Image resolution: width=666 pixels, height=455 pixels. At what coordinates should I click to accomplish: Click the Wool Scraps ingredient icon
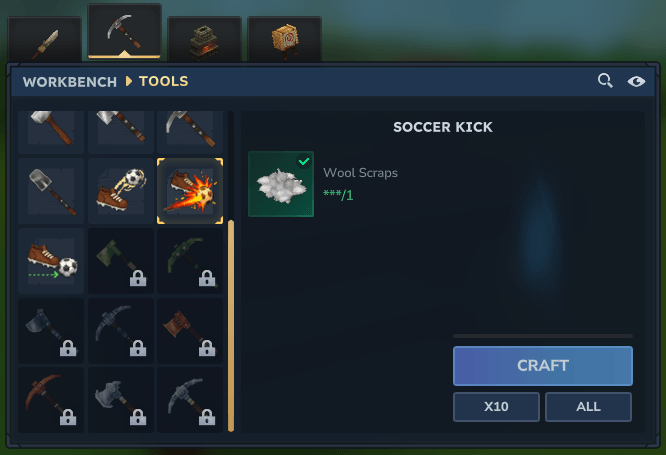[x=281, y=184]
